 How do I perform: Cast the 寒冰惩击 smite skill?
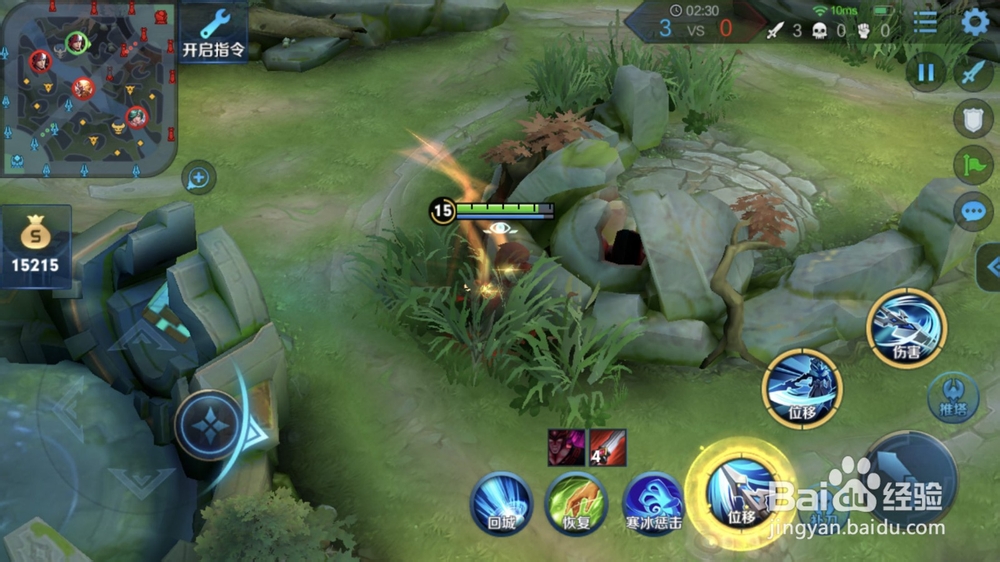coord(653,503)
